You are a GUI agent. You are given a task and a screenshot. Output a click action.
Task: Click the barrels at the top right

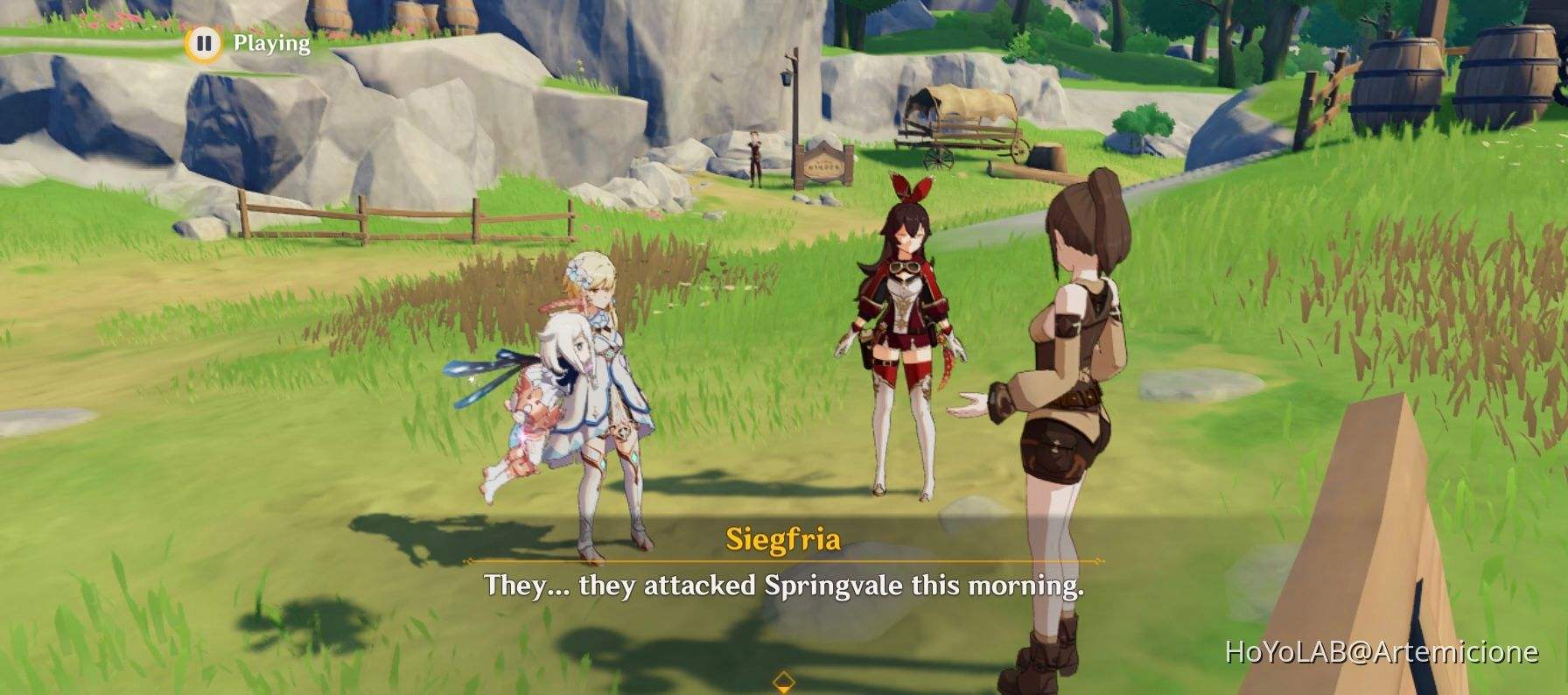click(x=1400, y=79)
